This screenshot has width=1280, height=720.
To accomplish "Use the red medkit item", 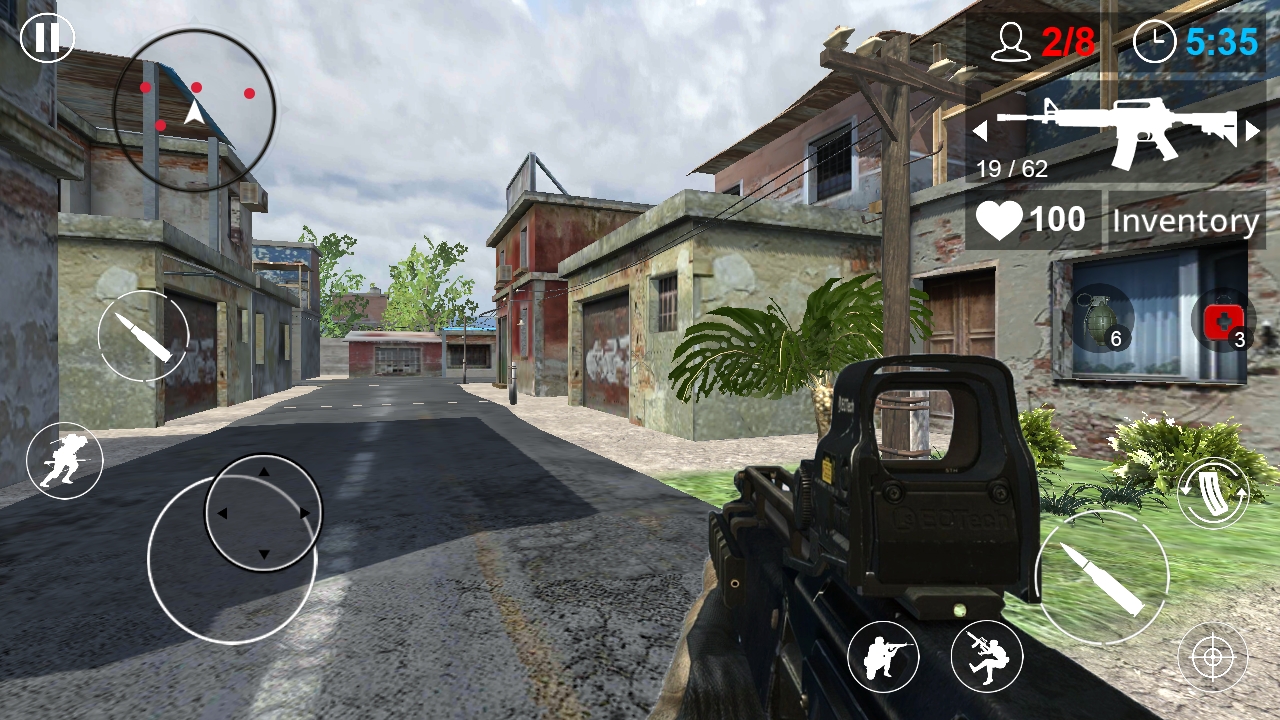I will click(1224, 322).
